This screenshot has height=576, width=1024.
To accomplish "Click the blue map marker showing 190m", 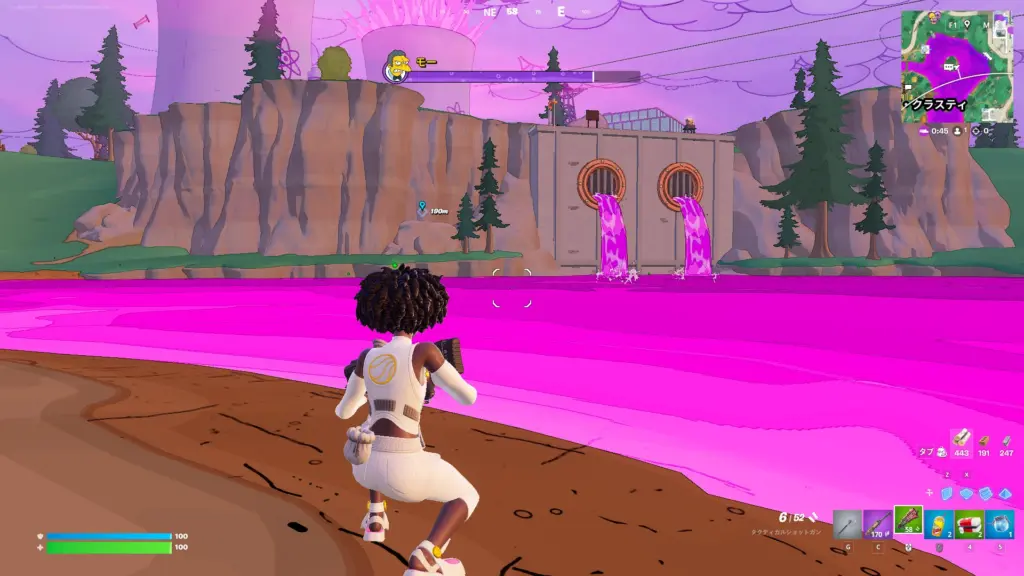I will coord(421,207).
